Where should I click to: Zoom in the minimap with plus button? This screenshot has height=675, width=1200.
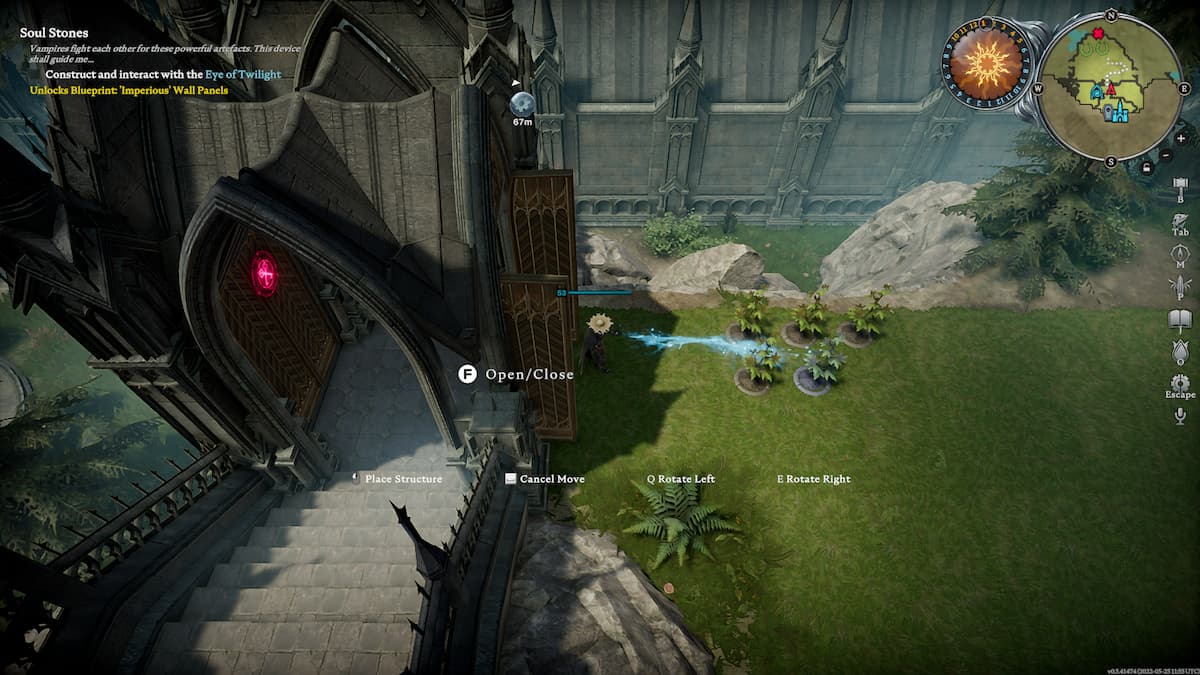pyautogui.click(x=1181, y=138)
